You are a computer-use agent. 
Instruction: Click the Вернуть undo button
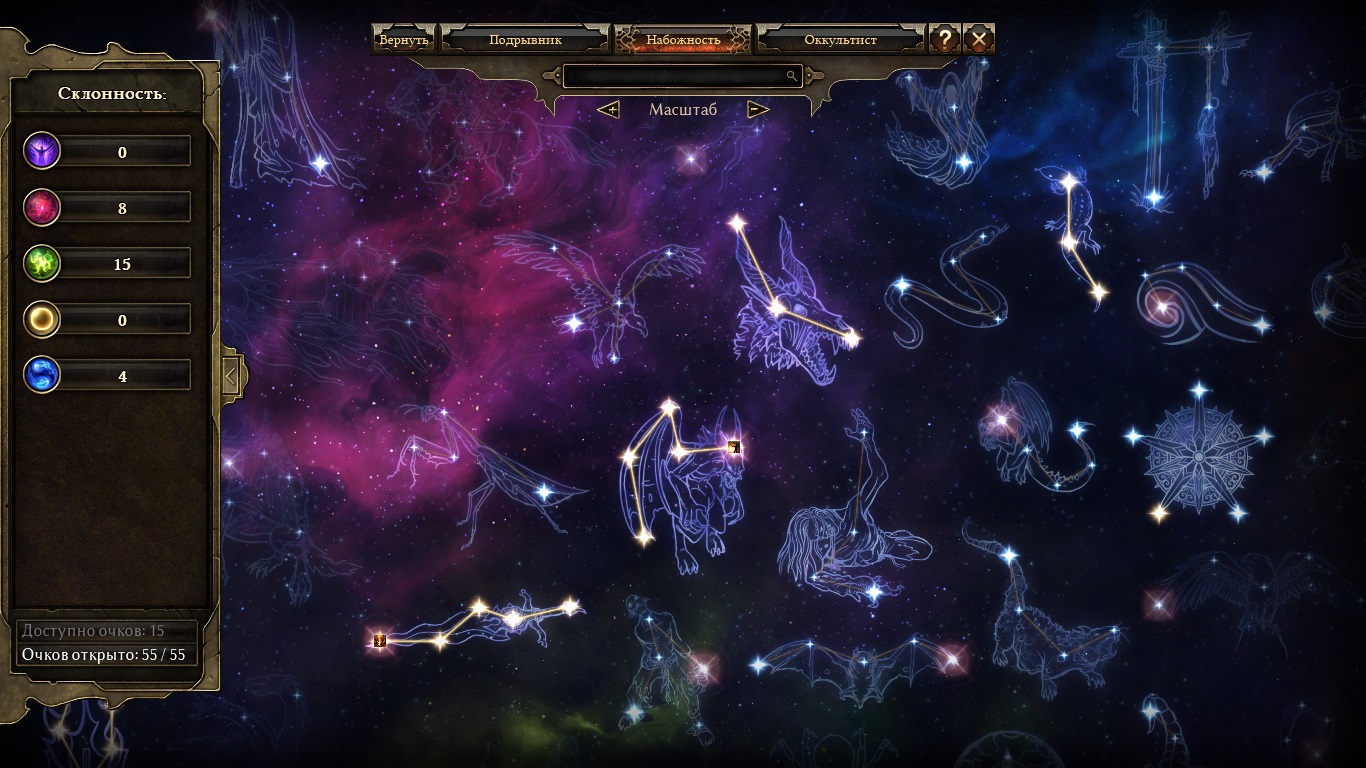point(404,40)
